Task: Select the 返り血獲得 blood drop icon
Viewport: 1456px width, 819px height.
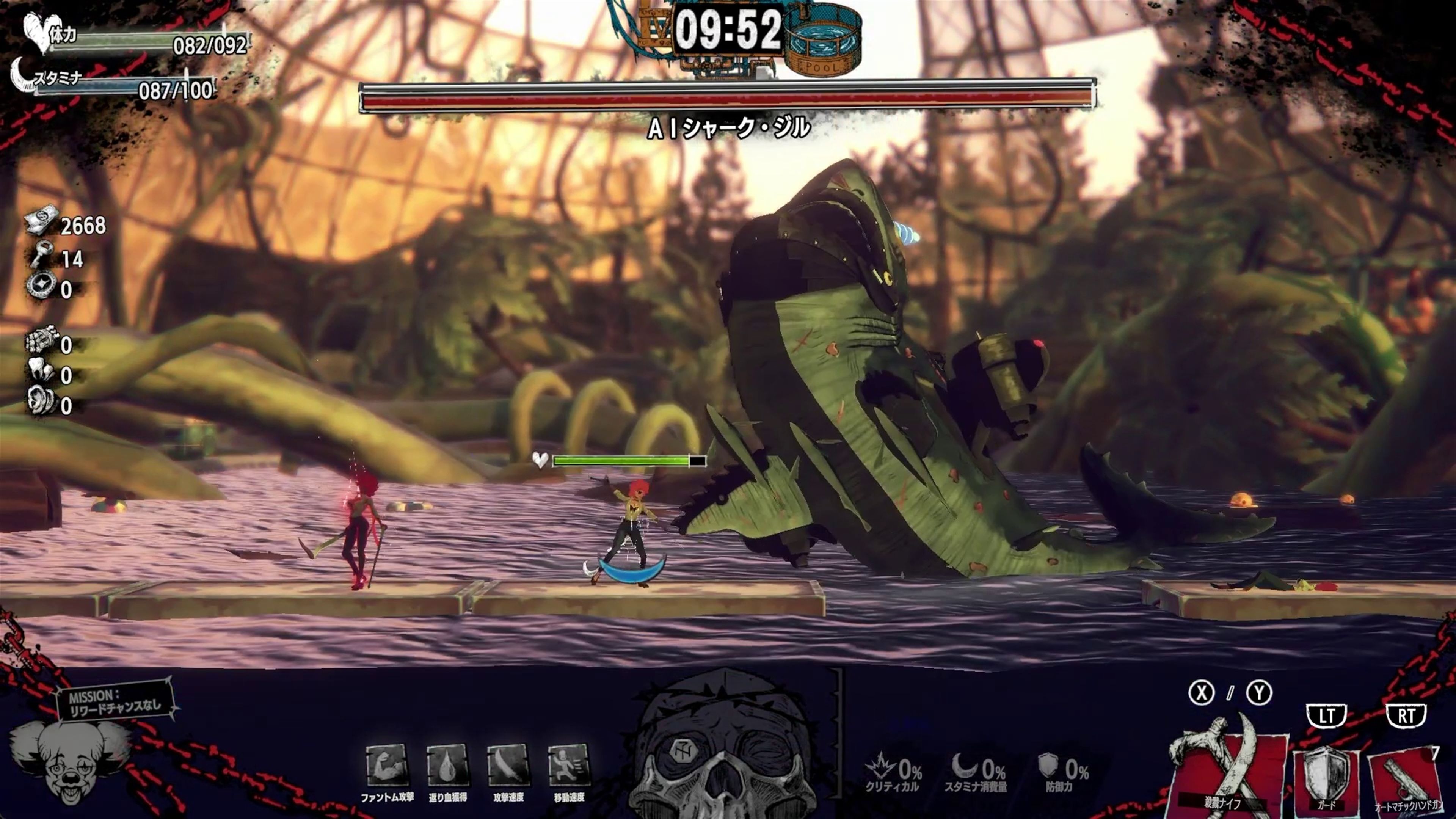Action: tap(448, 766)
